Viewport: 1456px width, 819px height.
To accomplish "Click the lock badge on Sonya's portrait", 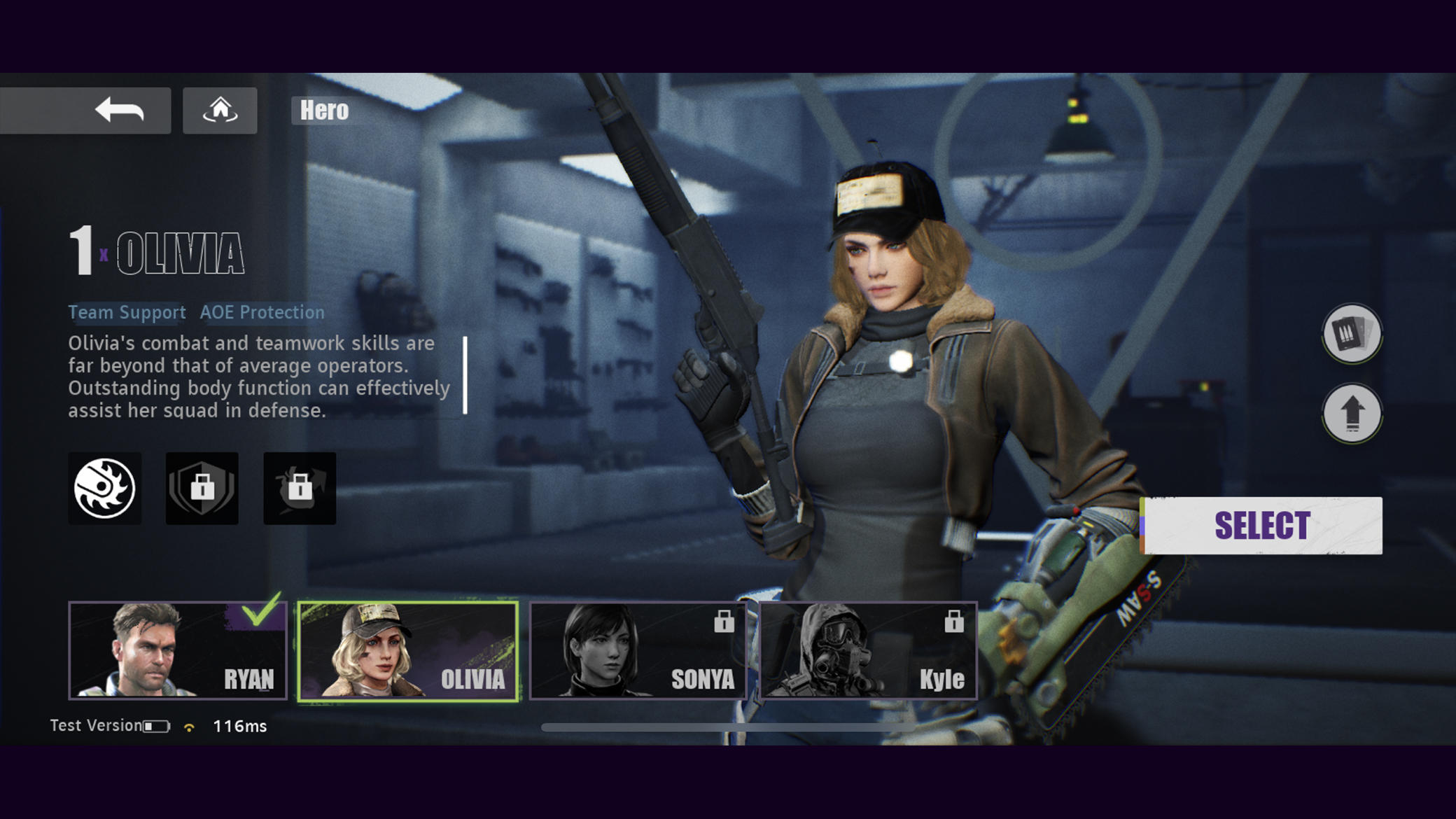I will tap(722, 620).
